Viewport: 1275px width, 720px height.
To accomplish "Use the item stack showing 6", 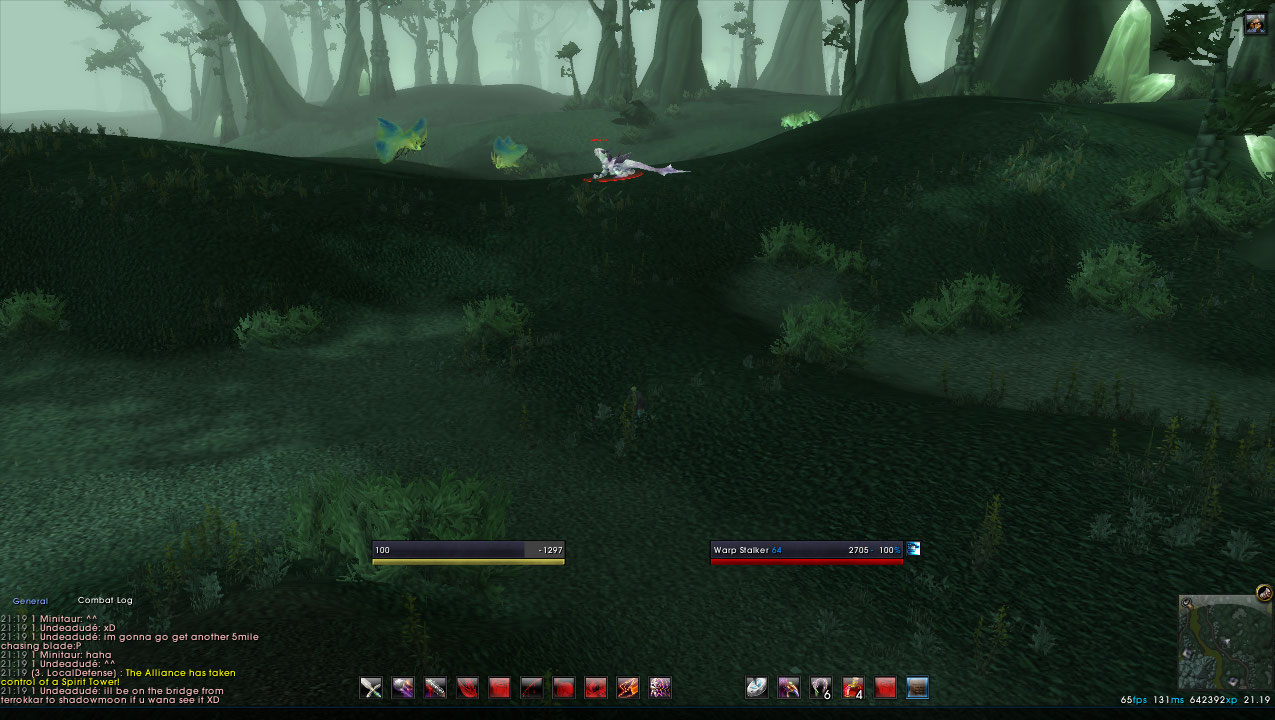I will (821, 687).
